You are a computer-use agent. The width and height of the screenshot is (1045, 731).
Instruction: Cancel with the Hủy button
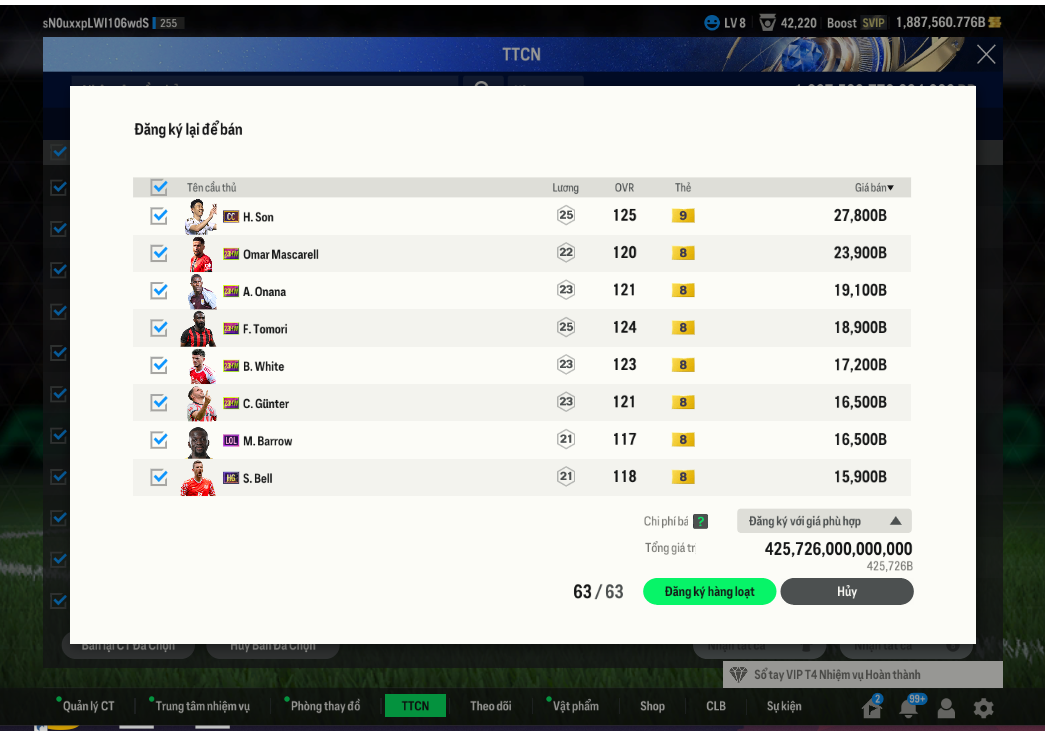(x=846, y=592)
